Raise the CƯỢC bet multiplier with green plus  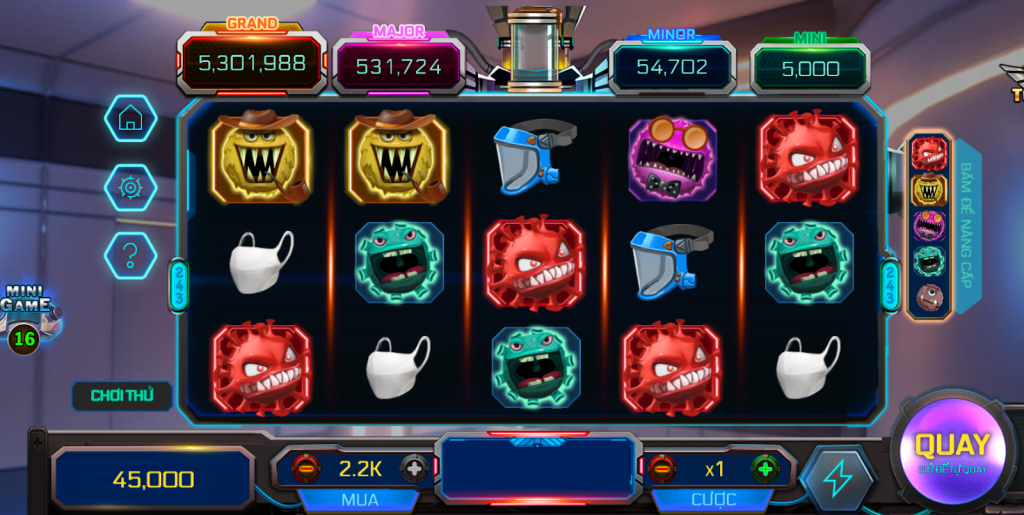coord(765,467)
